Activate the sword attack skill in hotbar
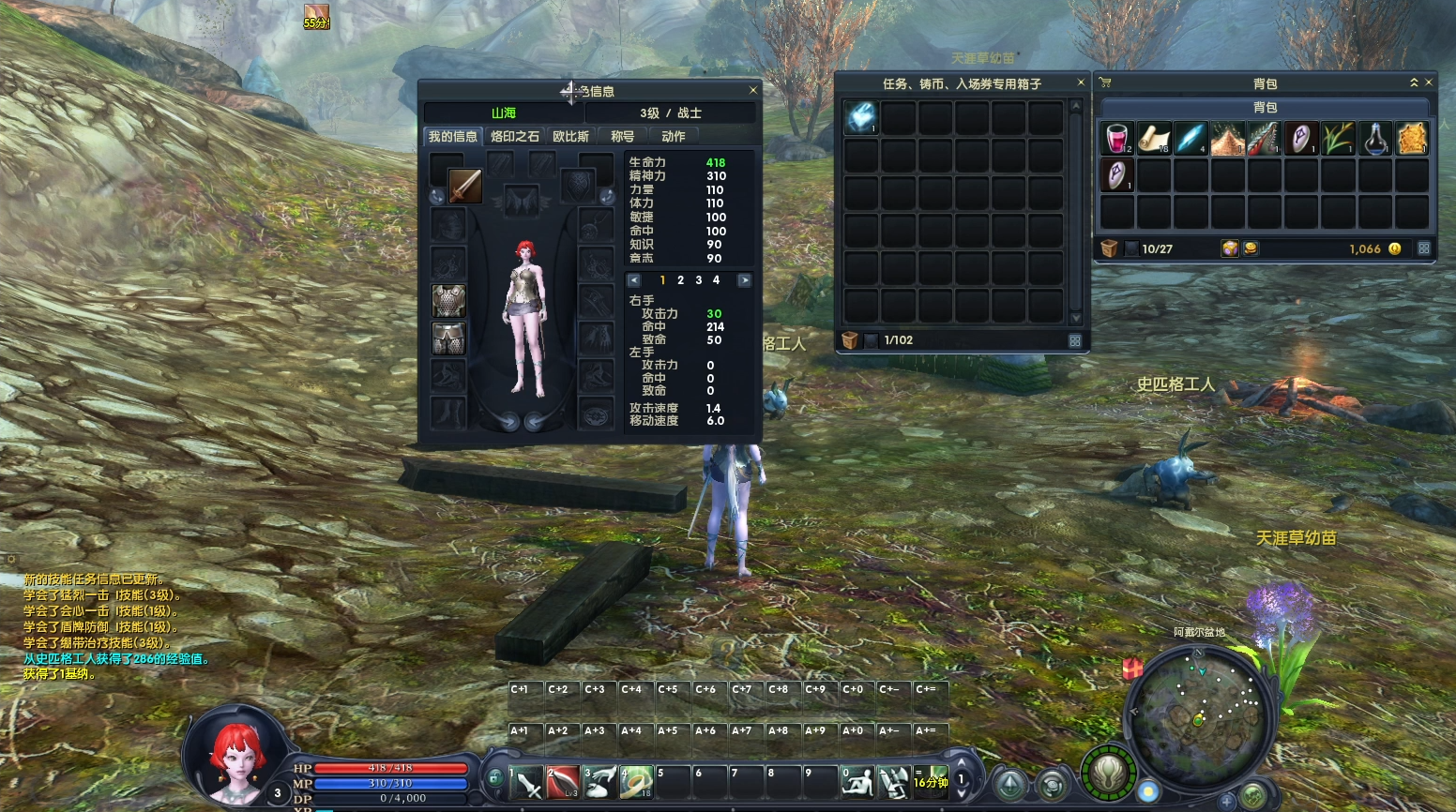1456x812 pixels. pos(526,782)
